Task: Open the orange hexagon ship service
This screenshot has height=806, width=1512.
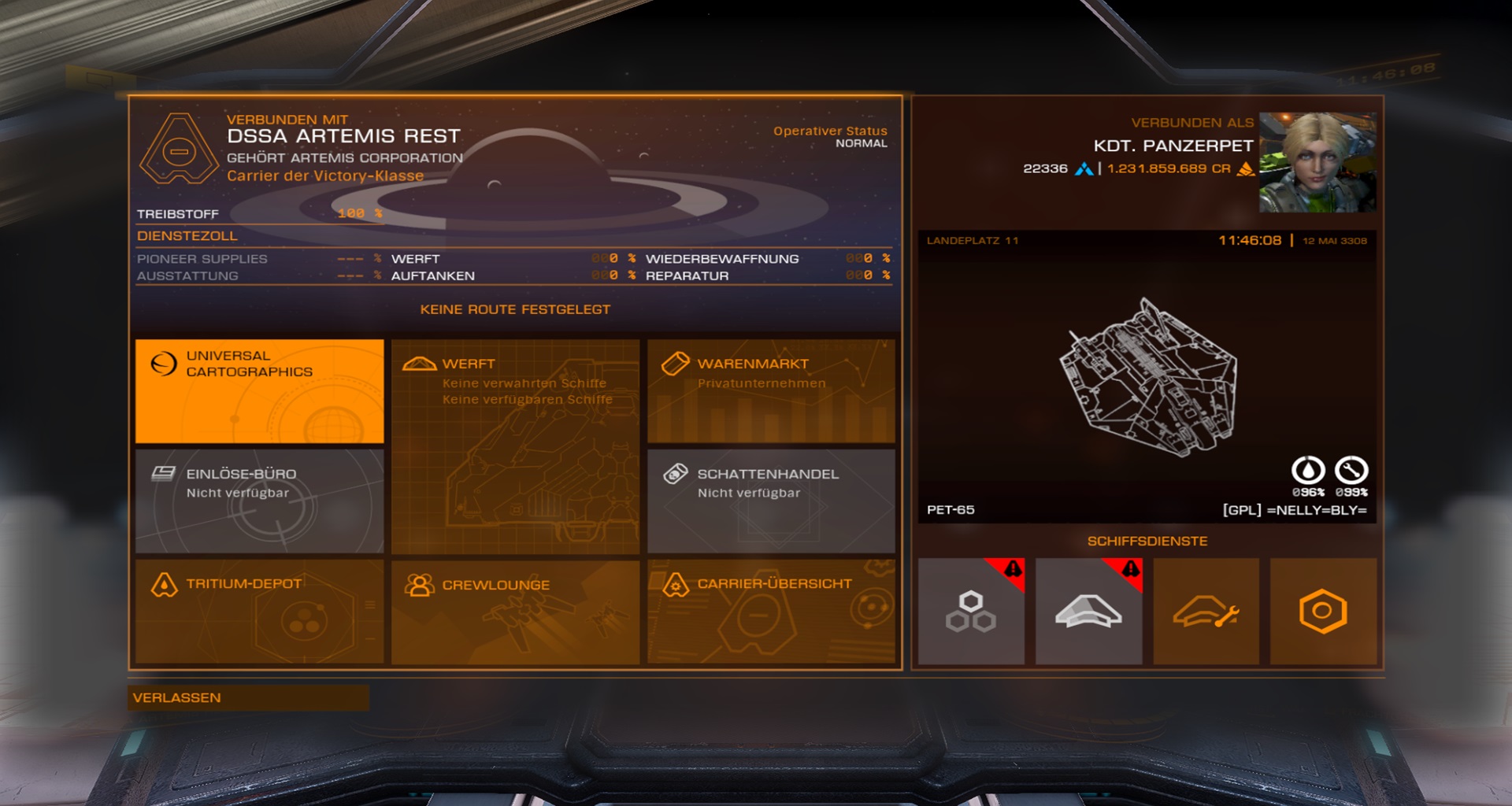Action: 1323,612
